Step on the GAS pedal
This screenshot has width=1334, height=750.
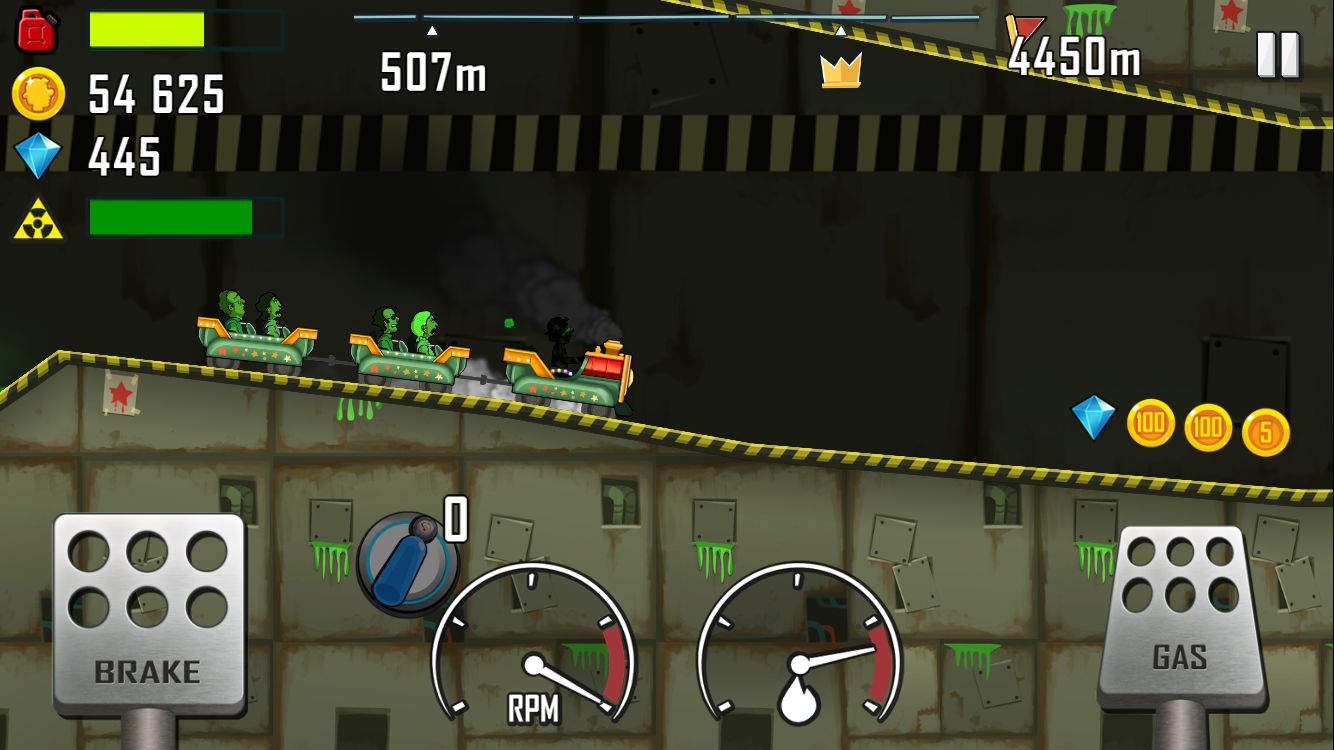(x=1180, y=615)
